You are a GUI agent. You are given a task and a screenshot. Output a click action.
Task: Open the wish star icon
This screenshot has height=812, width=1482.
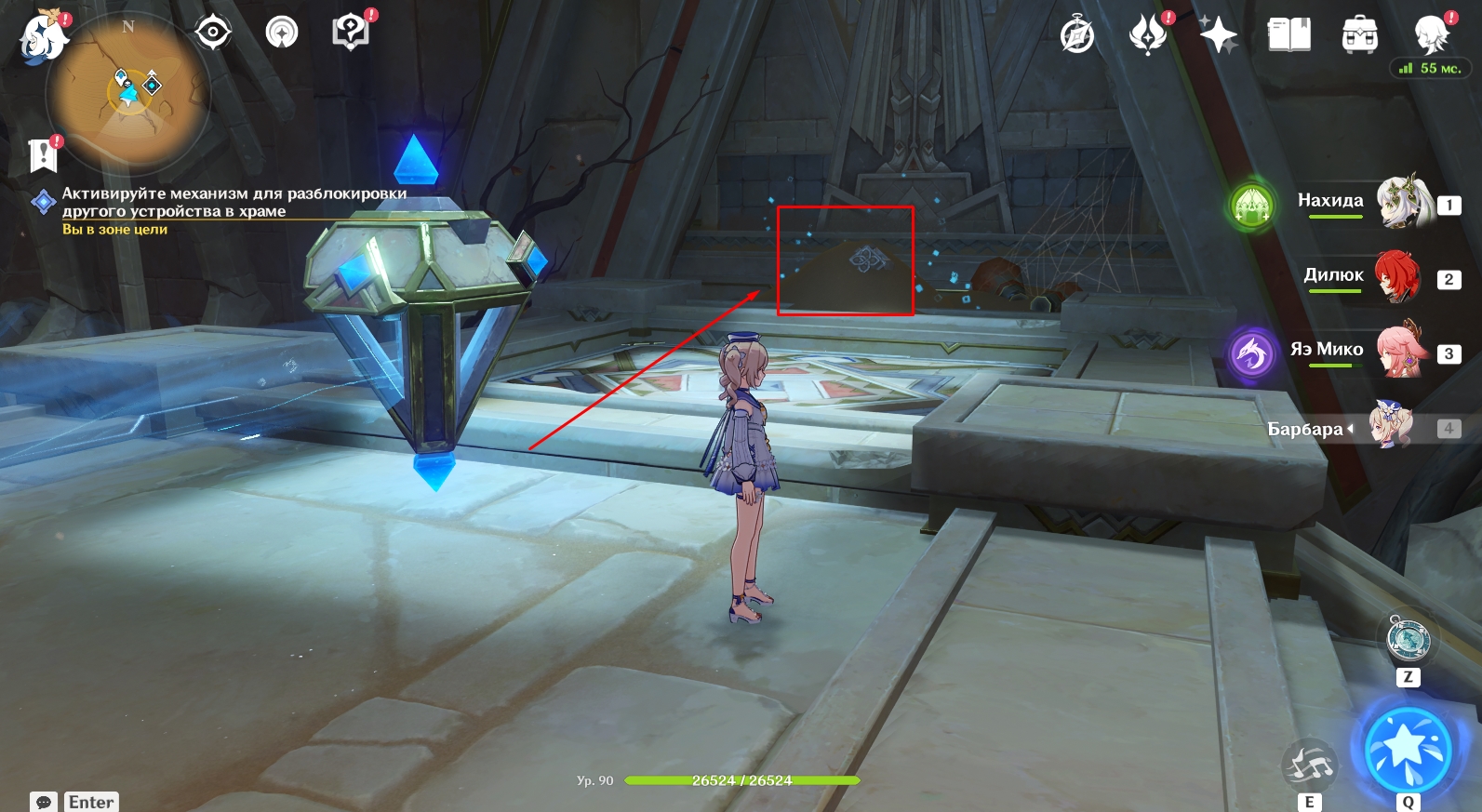[x=1218, y=35]
